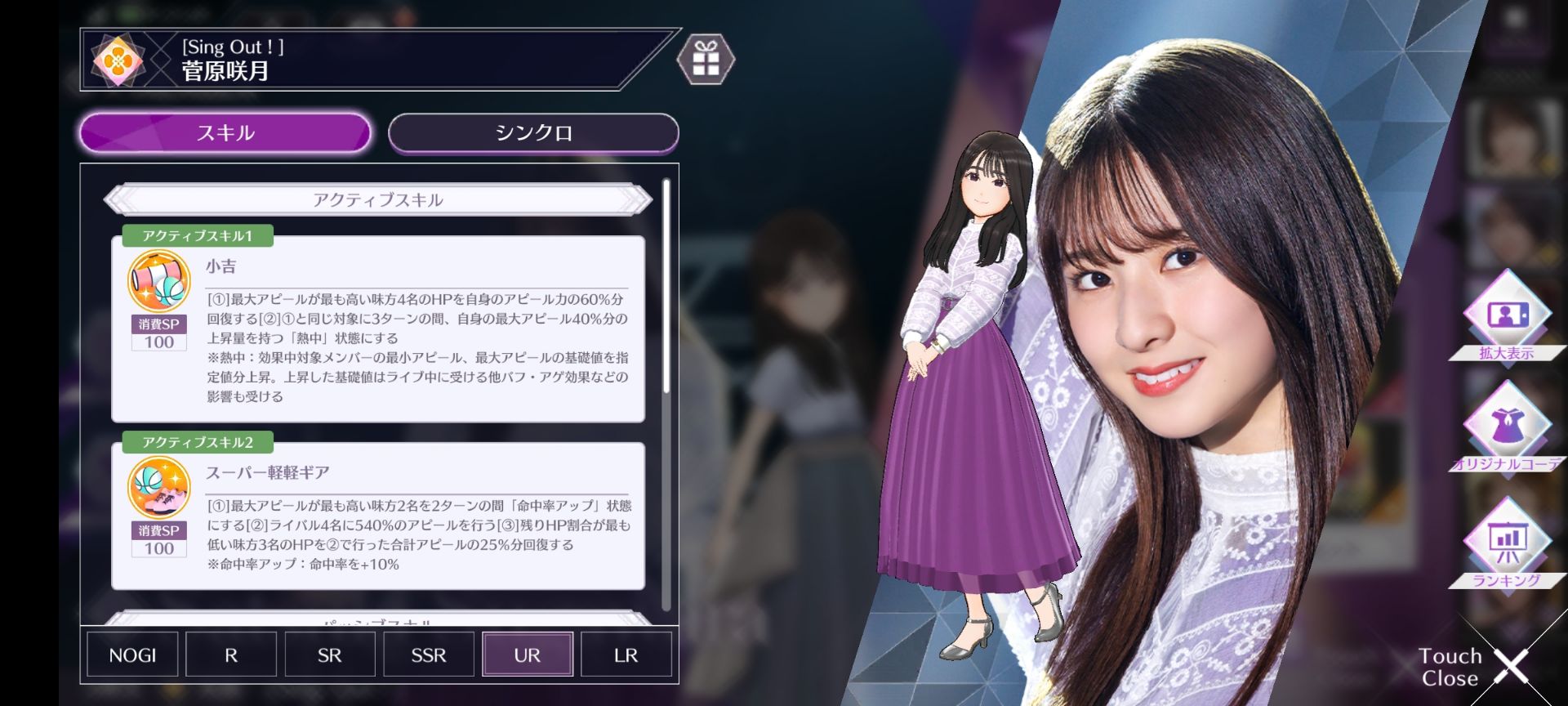Toggle the SSR rarity filter

point(428,654)
